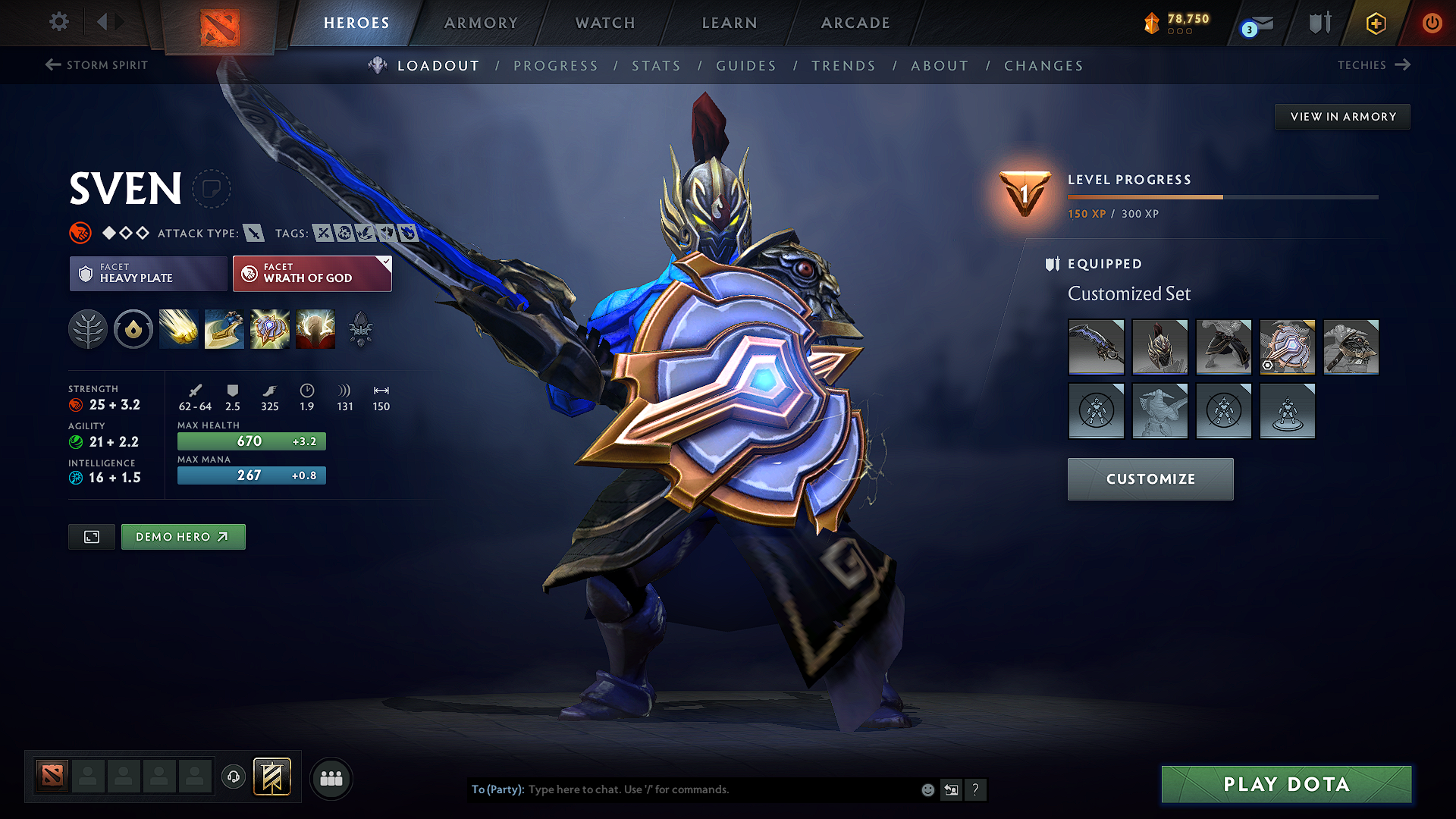The height and width of the screenshot is (819, 1456).
Task: Select the Storm Hammer ability icon
Action: coord(179,329)
